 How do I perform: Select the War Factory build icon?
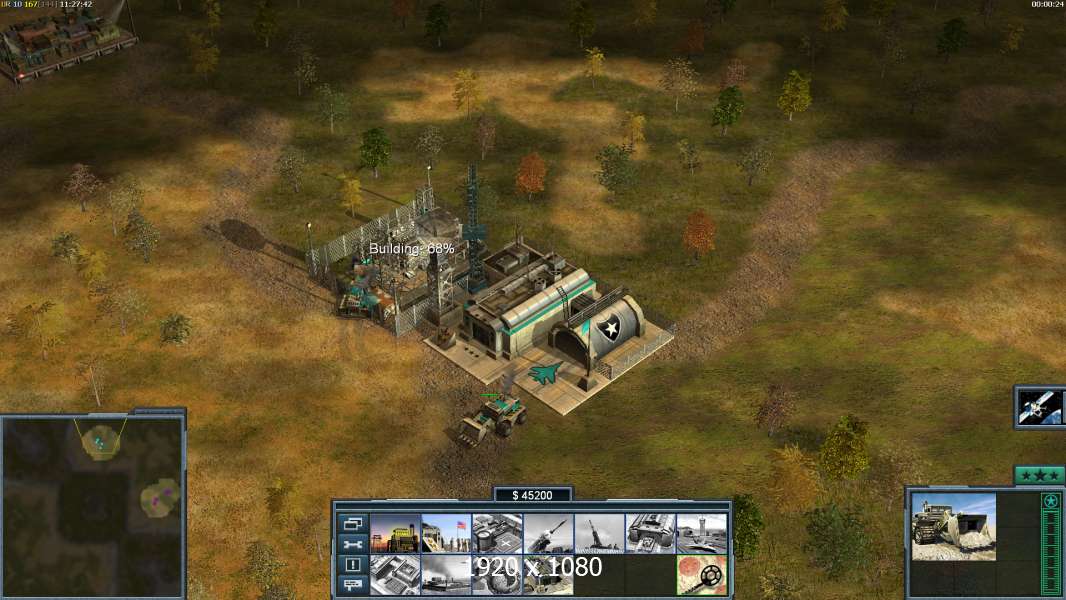point(650,534)
